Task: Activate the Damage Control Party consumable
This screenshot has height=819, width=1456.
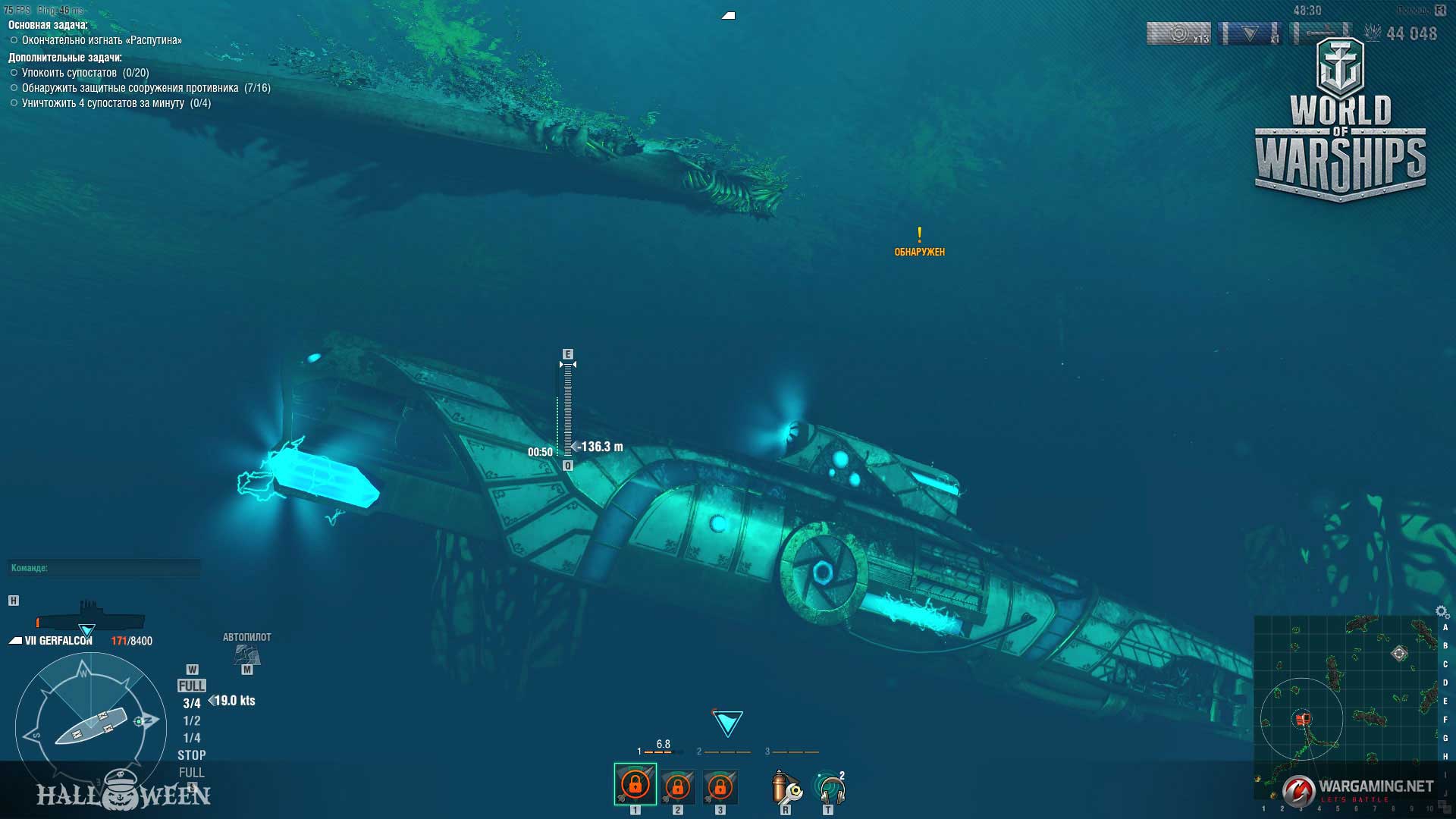Action: click(786, 788)
